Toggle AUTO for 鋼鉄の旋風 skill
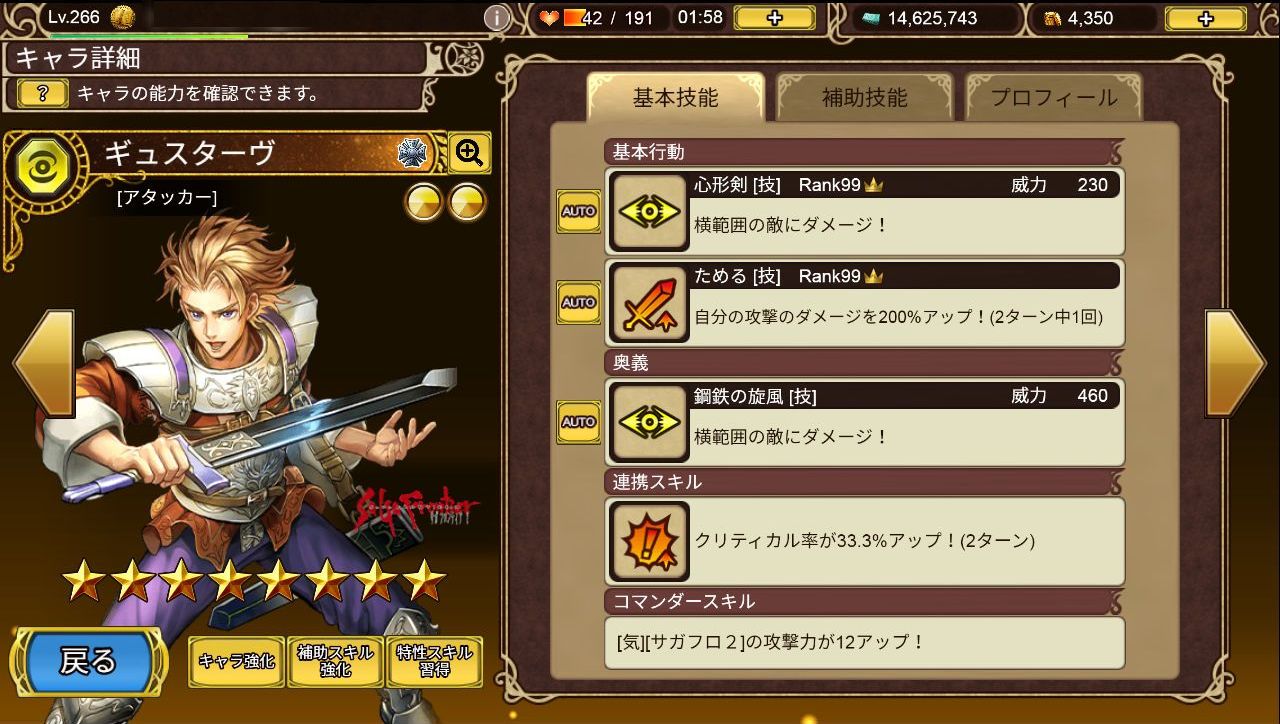This screenshot has height=724, width=1280. (579, 422)
